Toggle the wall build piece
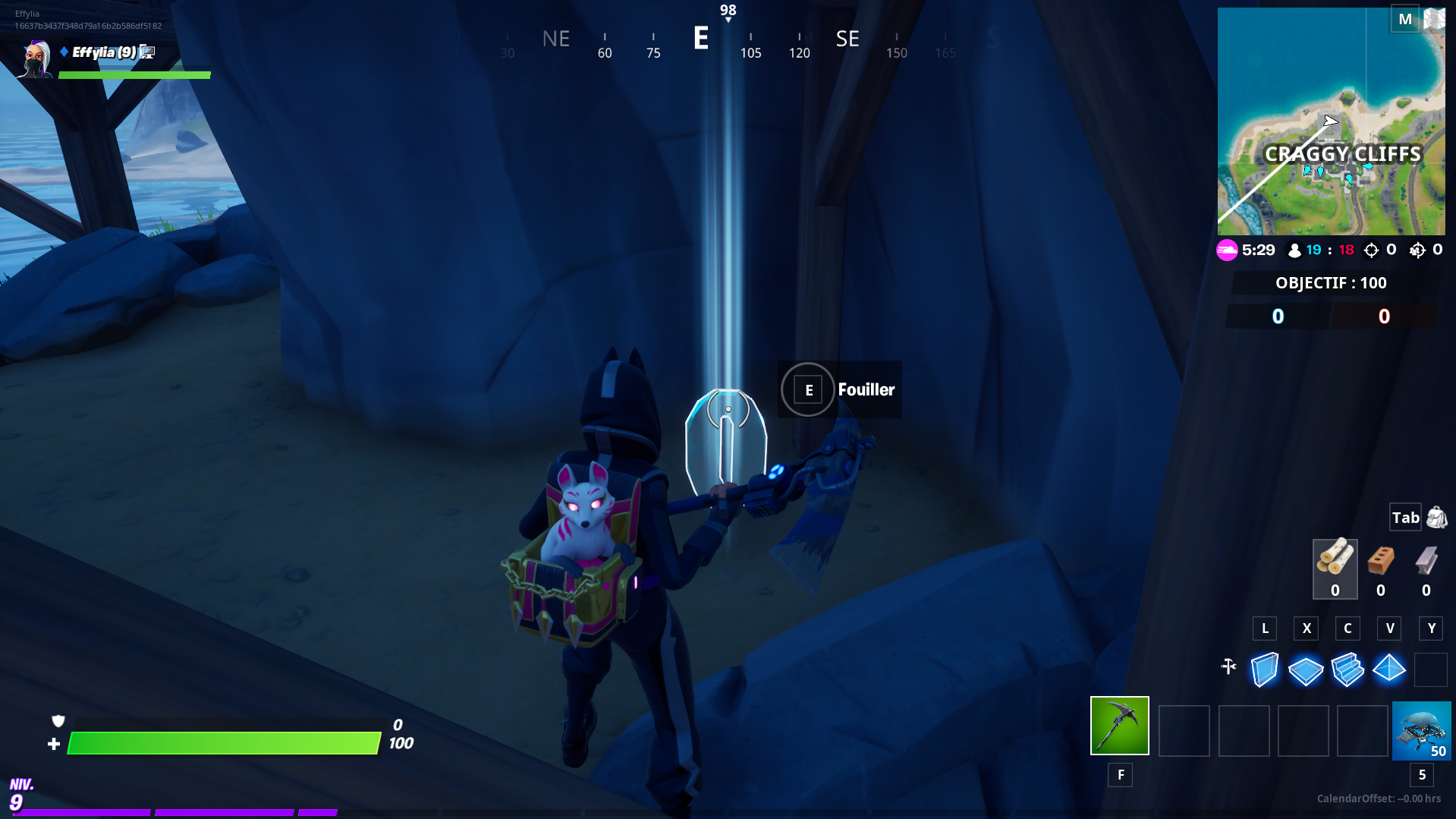Screen dimensions: 1456x819 (x=1264, y=669)
